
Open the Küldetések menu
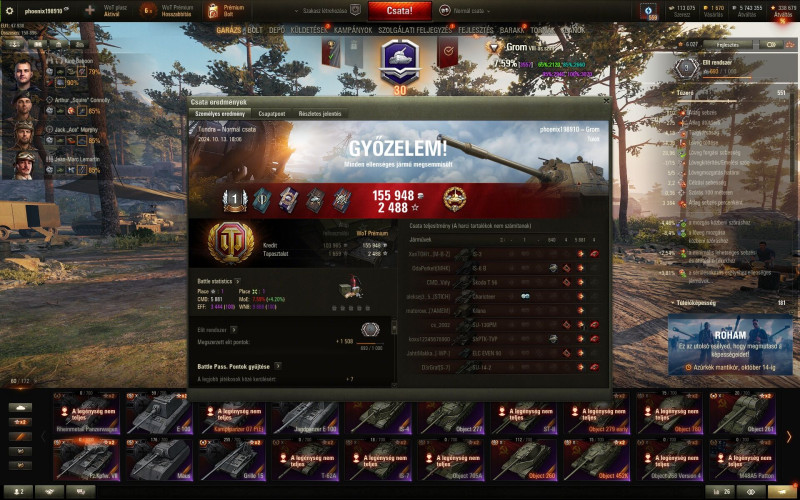(309, 30)
